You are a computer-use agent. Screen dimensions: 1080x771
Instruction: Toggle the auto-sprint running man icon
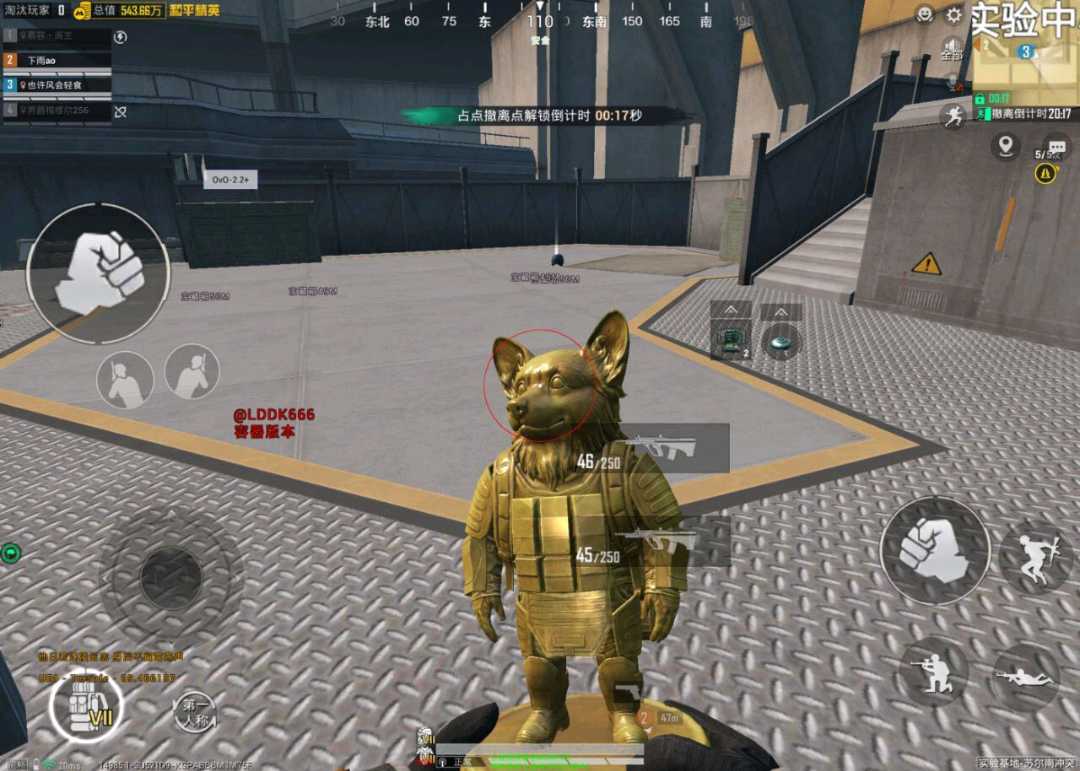(952, 115)
